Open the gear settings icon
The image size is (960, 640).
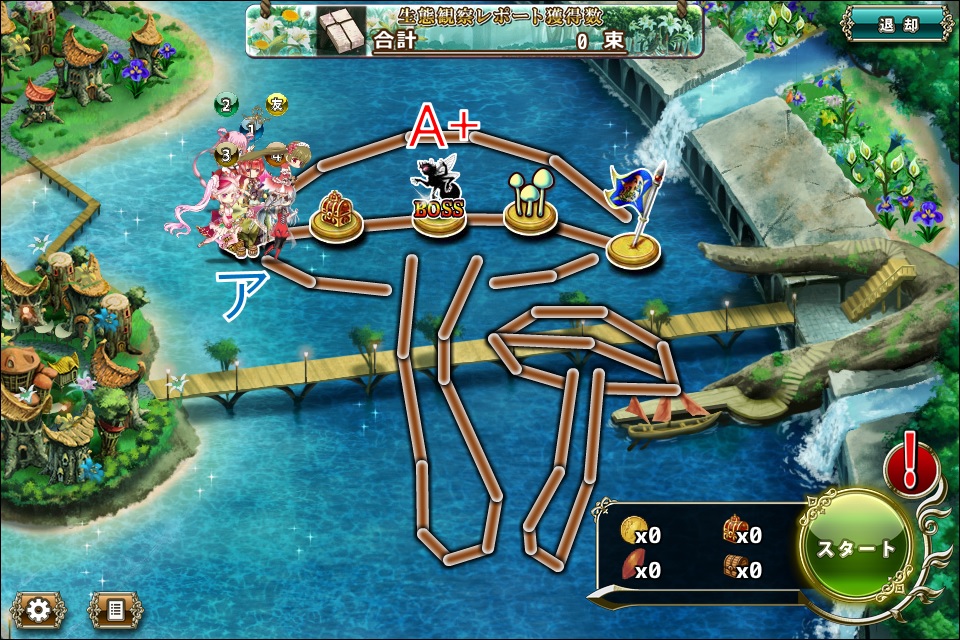pyautogui.click(x=39, y=609)
